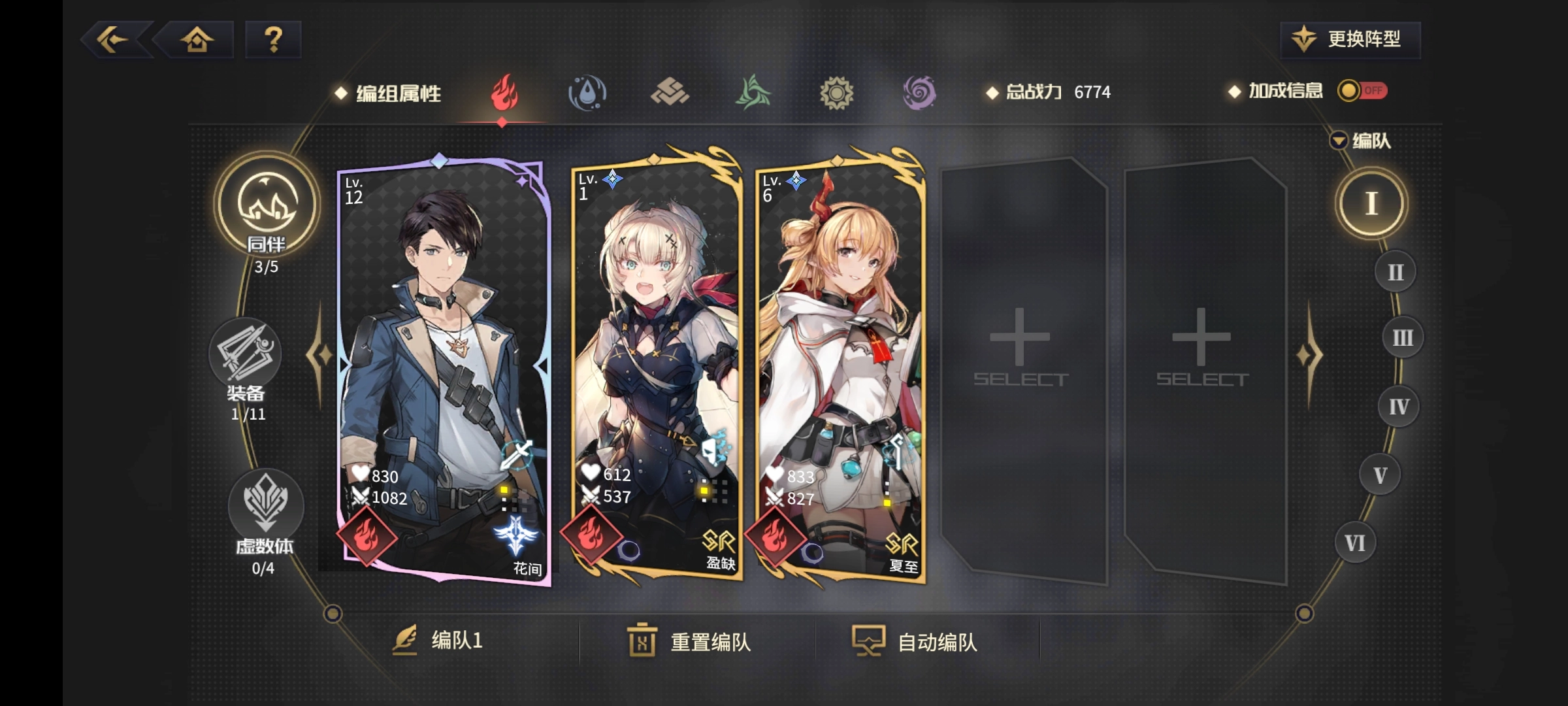This screenshot has width=1568, height=706.
Task: Open the question mark help
Action: point(273,40)
